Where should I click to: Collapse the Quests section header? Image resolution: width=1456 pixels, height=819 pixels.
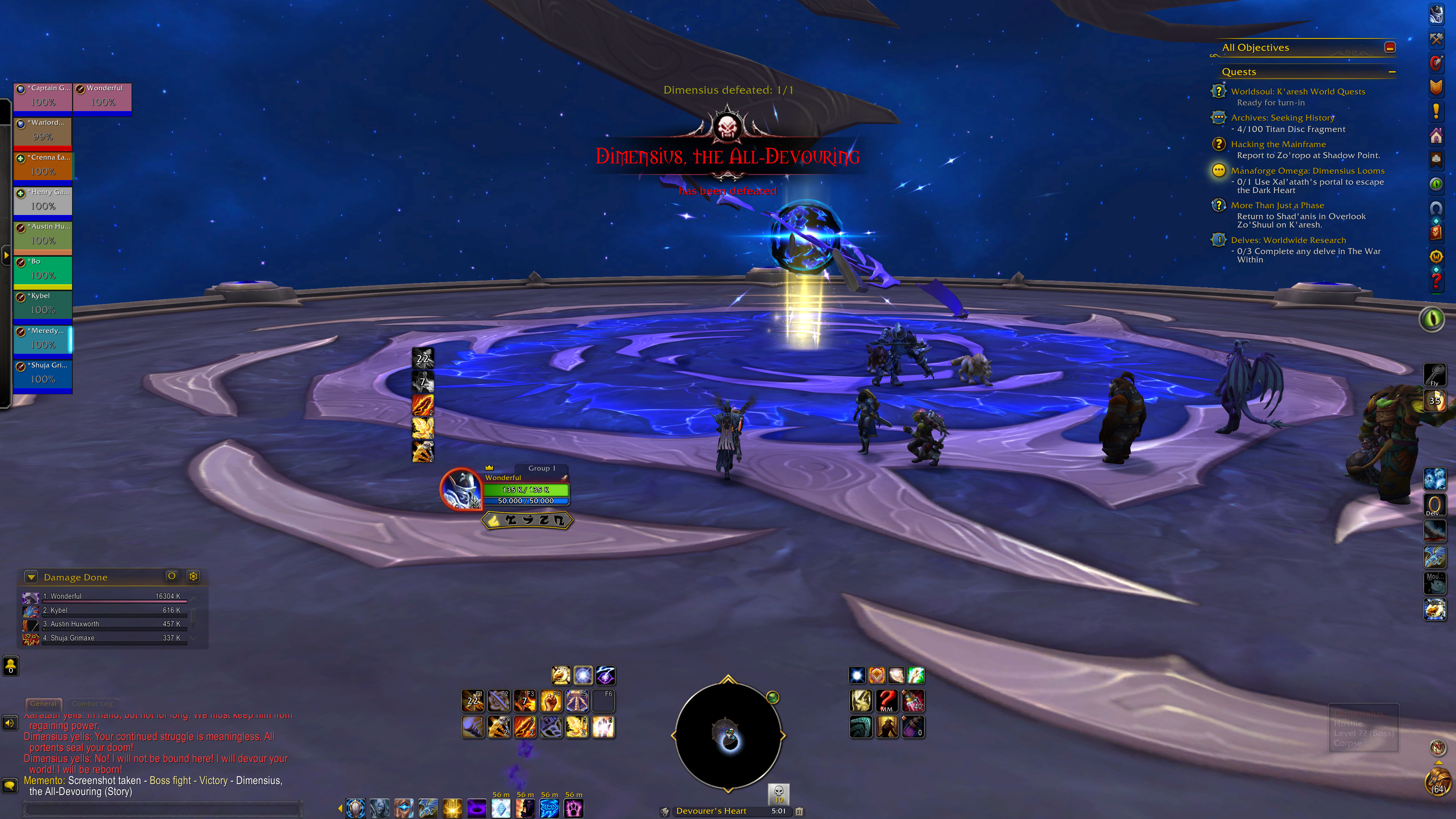(1392, 72)
